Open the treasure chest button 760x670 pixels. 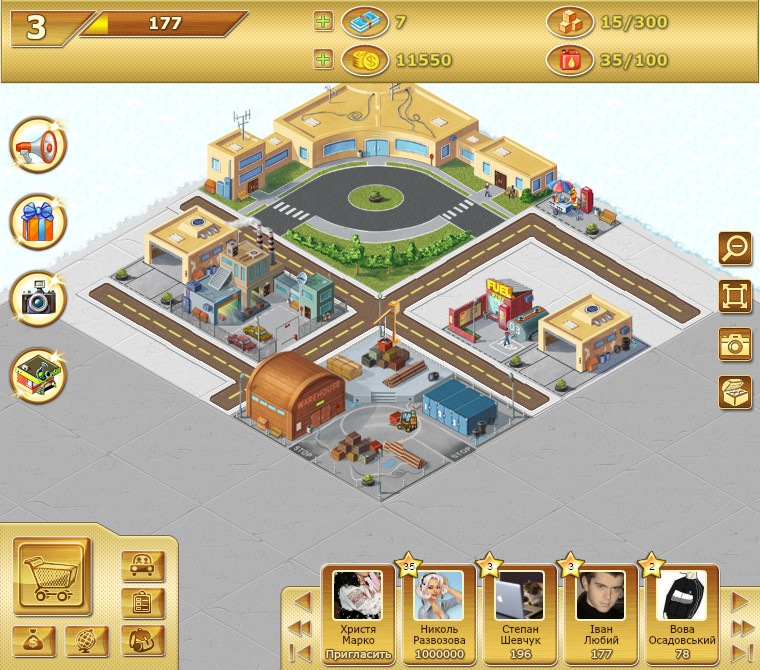pyautogui.click(x=735, y=392)
